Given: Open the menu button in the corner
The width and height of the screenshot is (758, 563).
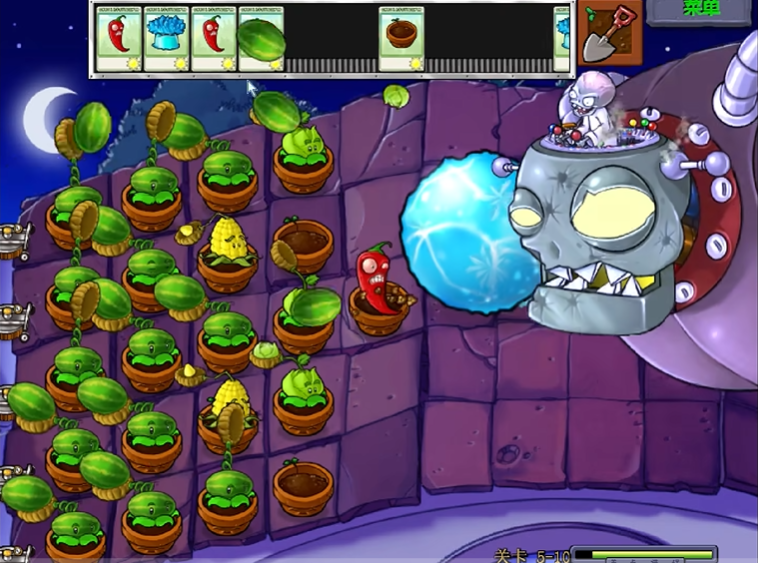Looking at the screenshot, I should (699, 10).
